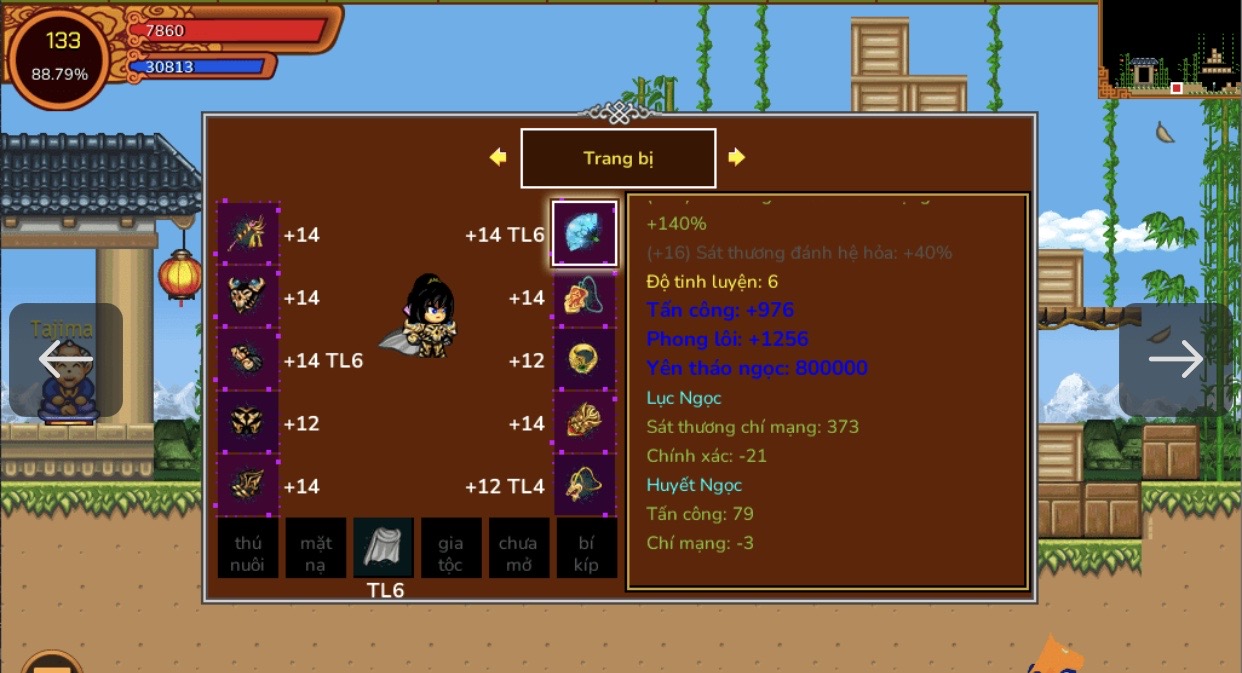Go to the previous tab with left yellow arrow
The width and height of the screenshot is (1242, 673).
click(x=498, y=157)
